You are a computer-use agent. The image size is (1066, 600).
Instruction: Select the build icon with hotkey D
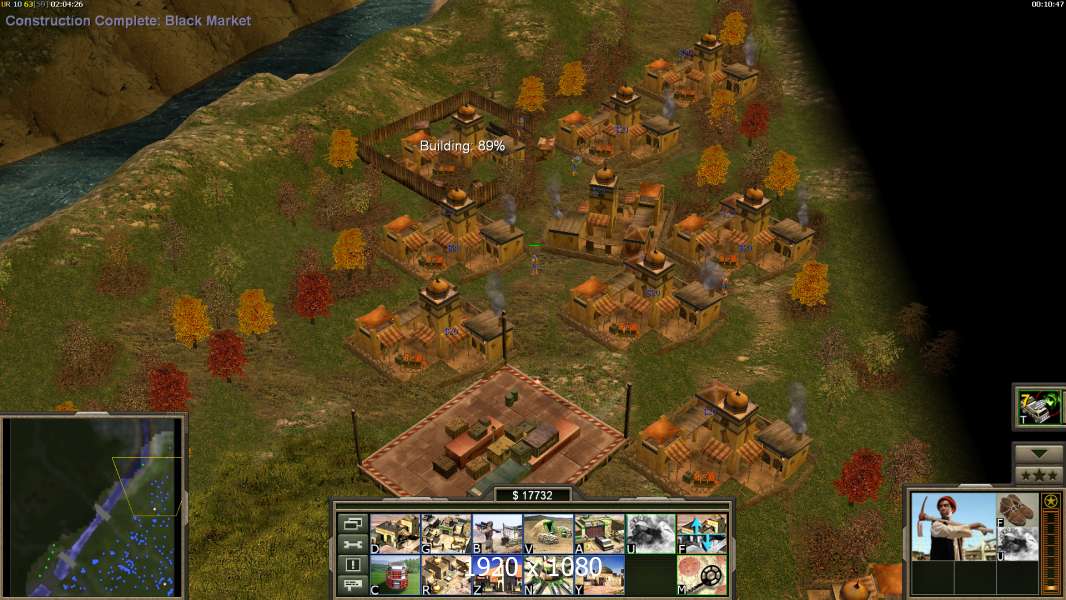tap(395, 534)
